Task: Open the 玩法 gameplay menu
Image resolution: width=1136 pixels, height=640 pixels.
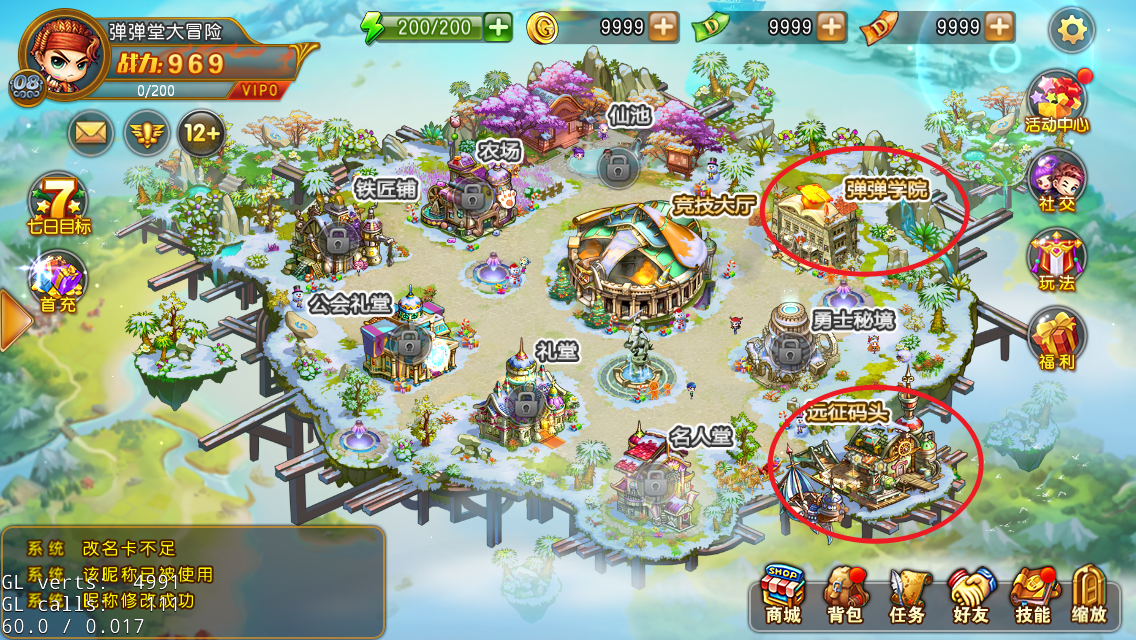Action: [1057, 259]
